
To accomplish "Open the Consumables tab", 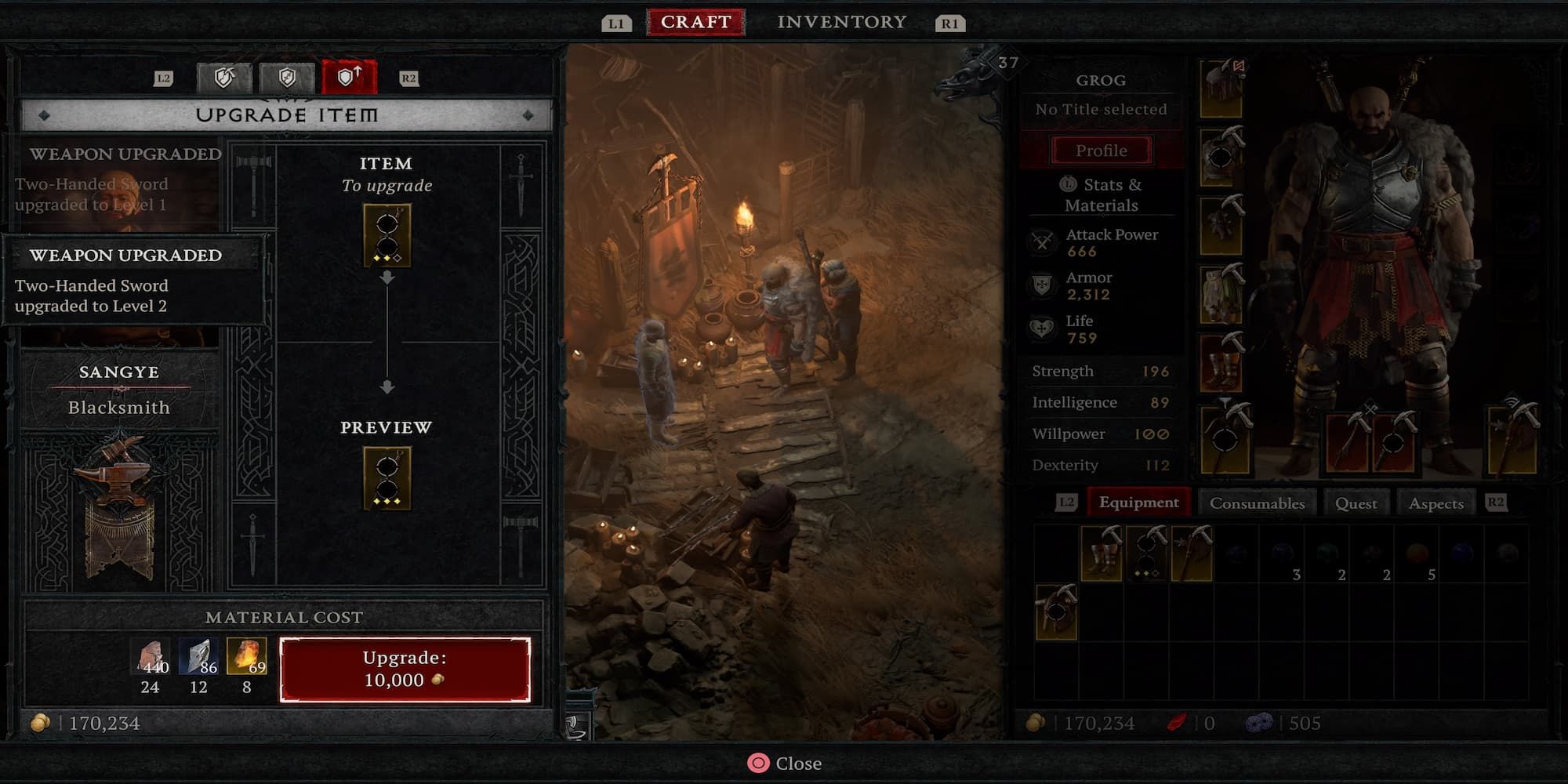I will pyautogui.click(x=1258, y=503).
